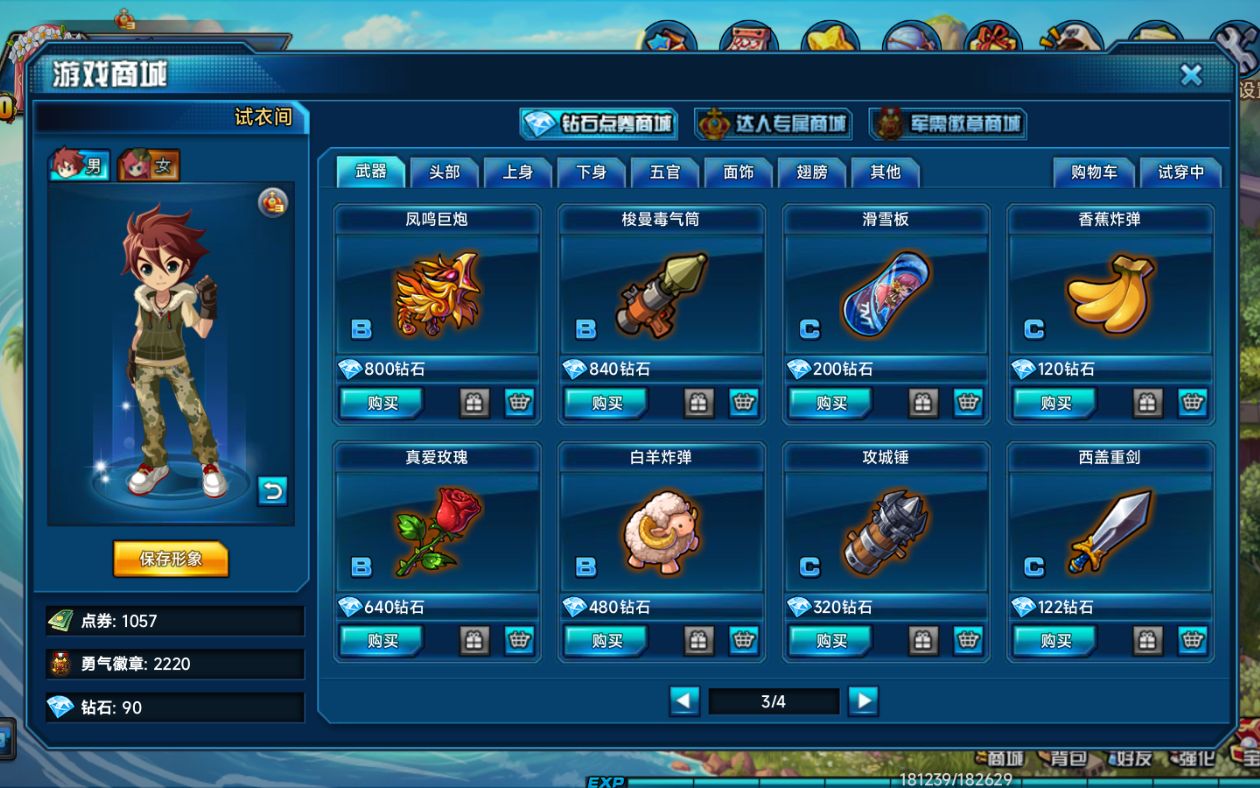
Task: Switch to 达人专属商城 shop
Action: click(773, 124)
